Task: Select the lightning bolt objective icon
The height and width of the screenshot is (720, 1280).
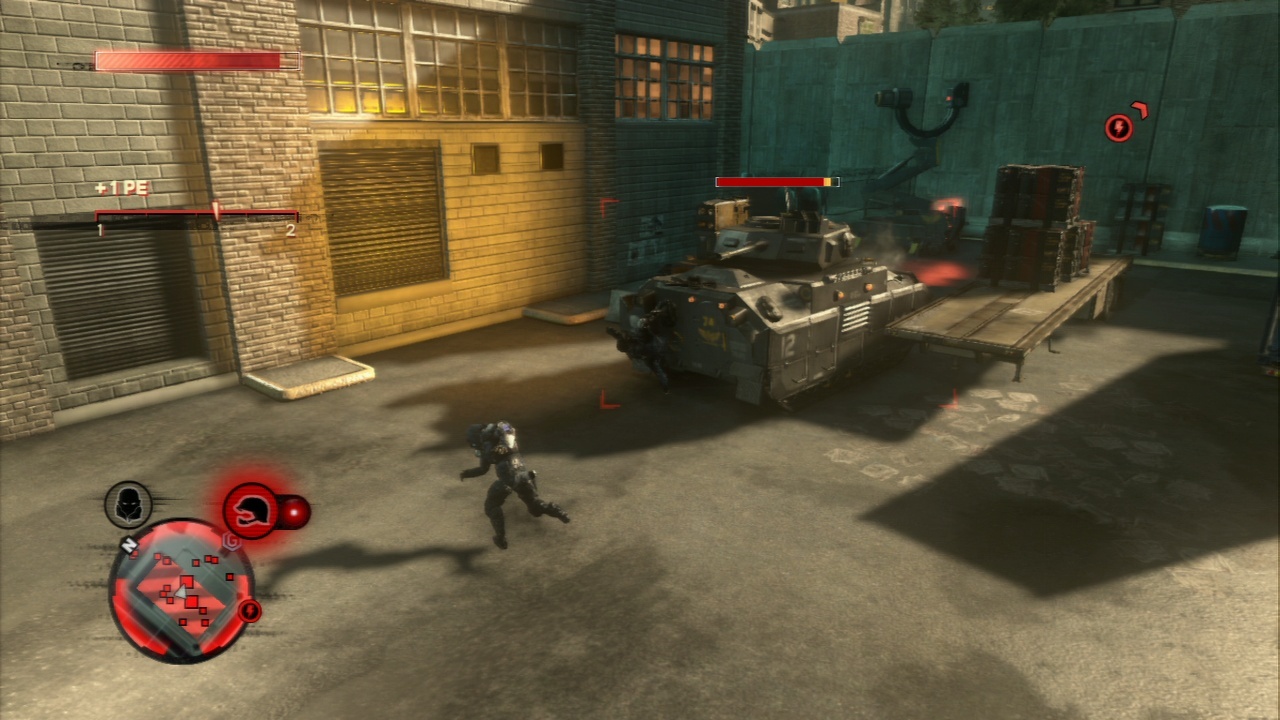Action: coord(1118,127)
